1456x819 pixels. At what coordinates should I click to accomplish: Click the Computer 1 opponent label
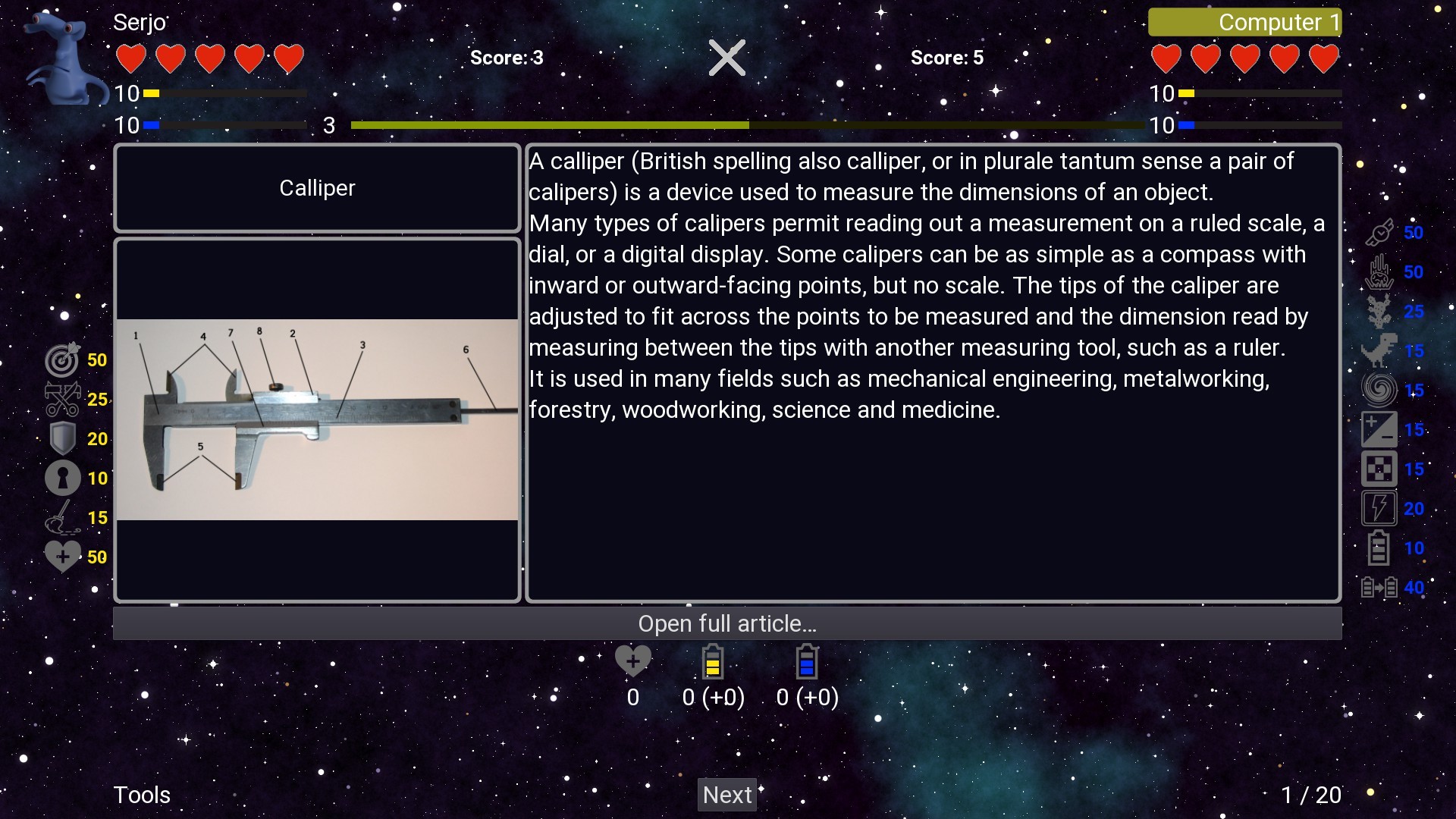click(x=1244, y=22)
